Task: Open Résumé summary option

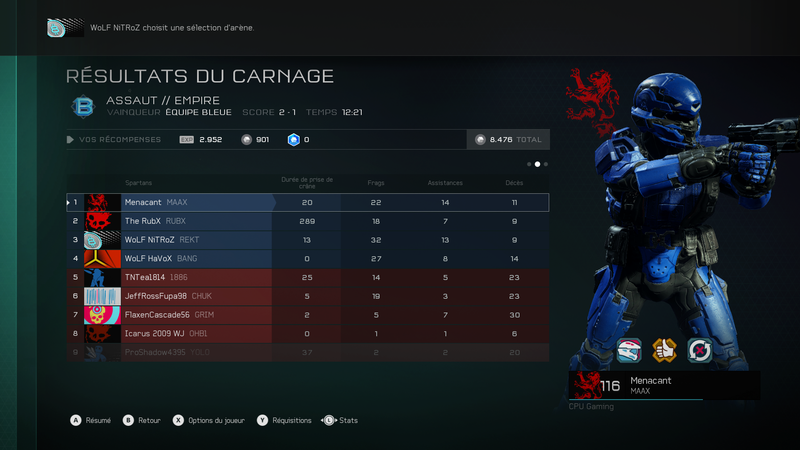Action: pyautogui.click(x=91, y=421)
